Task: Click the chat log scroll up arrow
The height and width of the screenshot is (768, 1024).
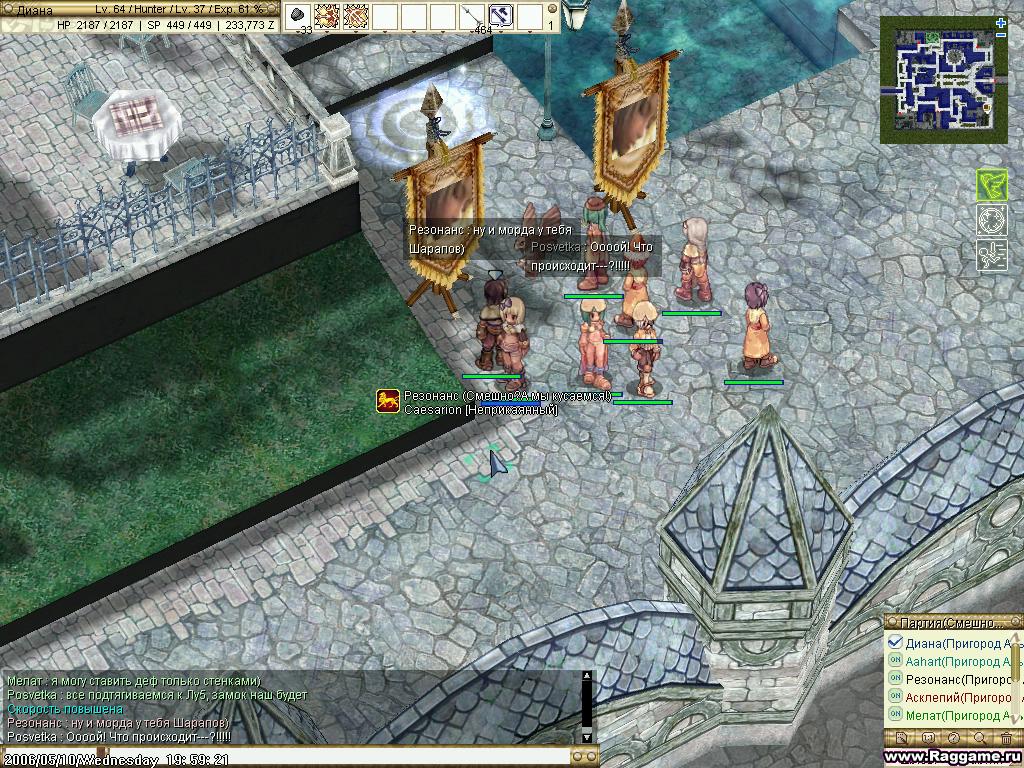Action: click(x=587, y=677)
